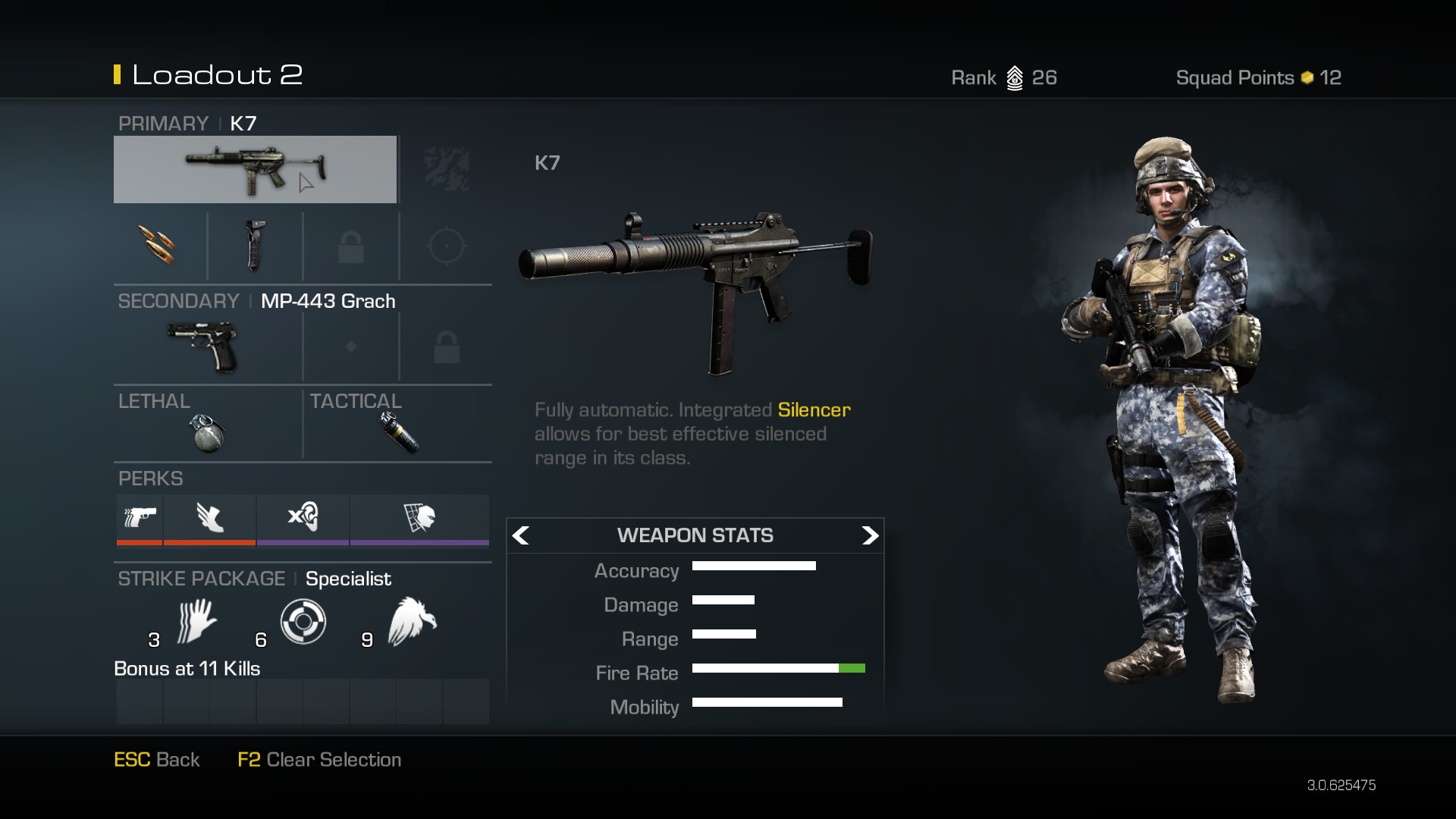The width and height of the screenshot is (1456, 819).
Task: Select the SAT COM hand killstreak icon
Action: pyautogui.click(x=196, y=620)
